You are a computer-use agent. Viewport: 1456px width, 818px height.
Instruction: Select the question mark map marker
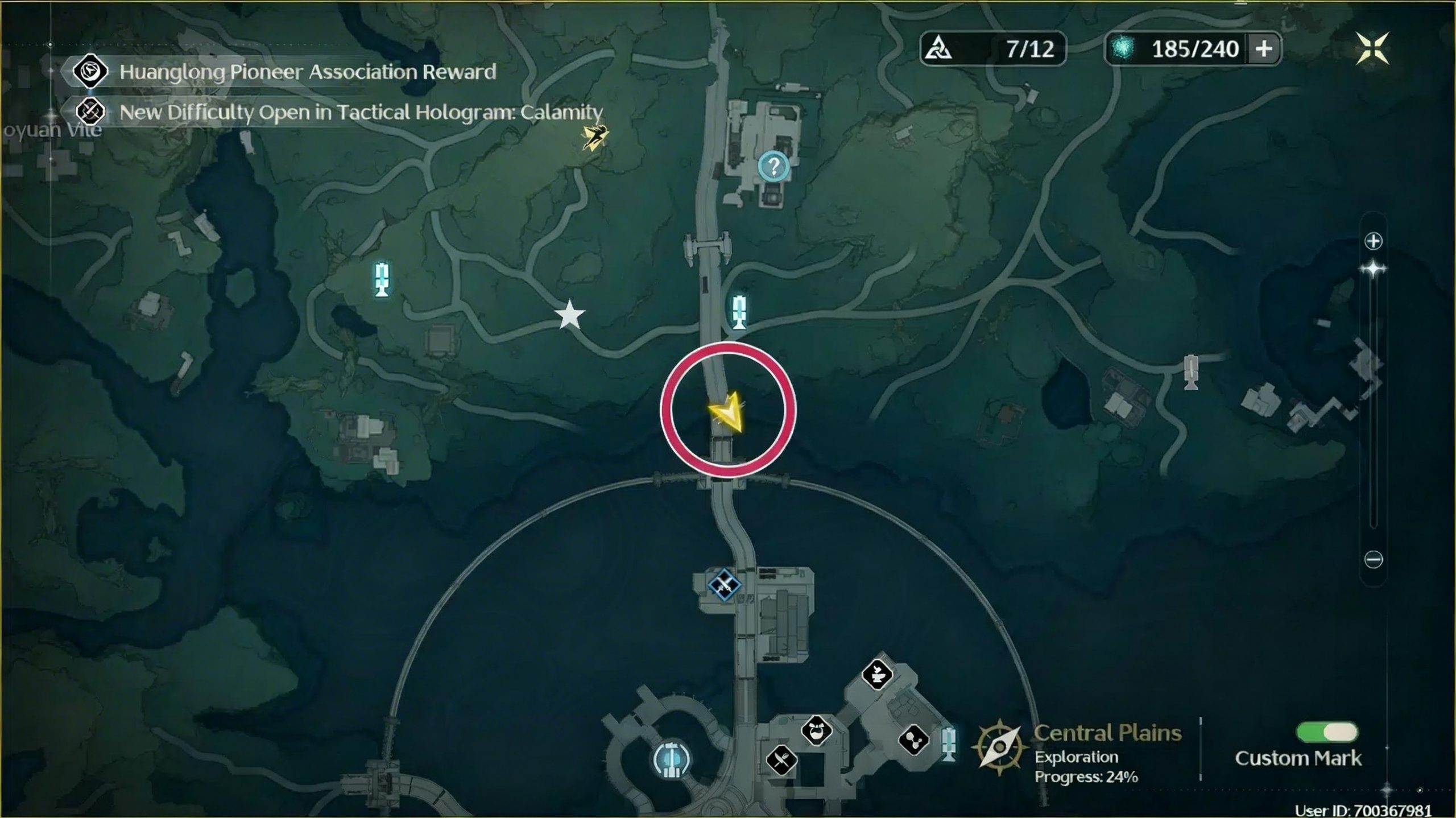coord(773,167)
